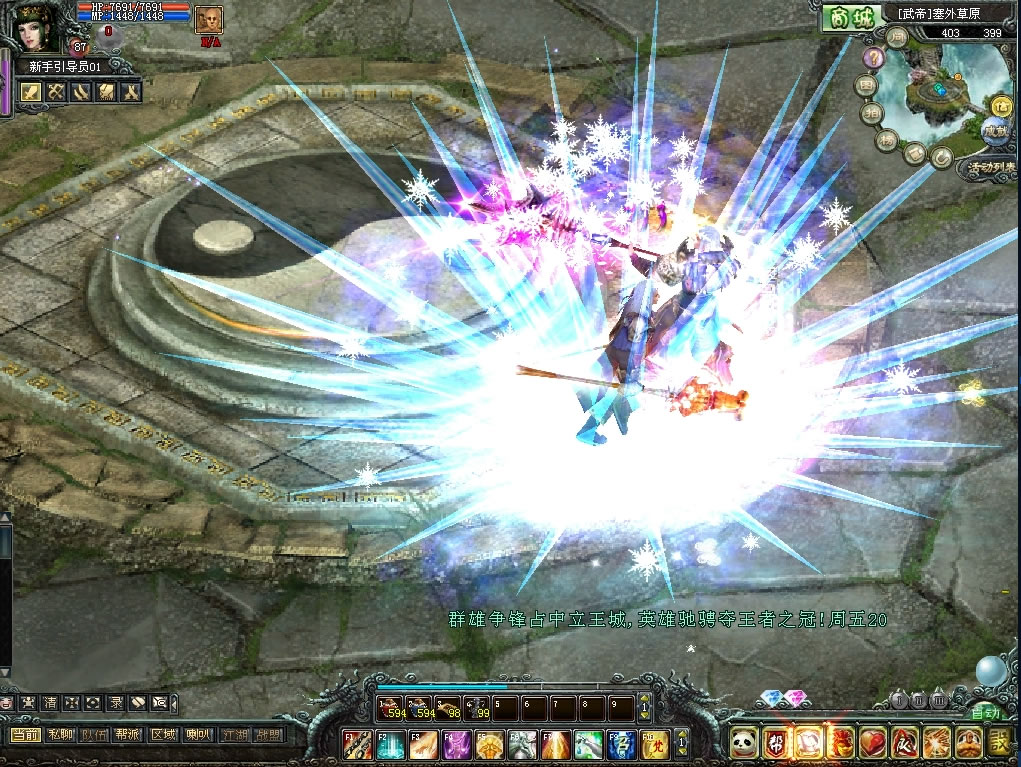Screen dimensions: 1021x767
Task: Click the panda icon in bottom menu
Action: click(x=742, y=743)
